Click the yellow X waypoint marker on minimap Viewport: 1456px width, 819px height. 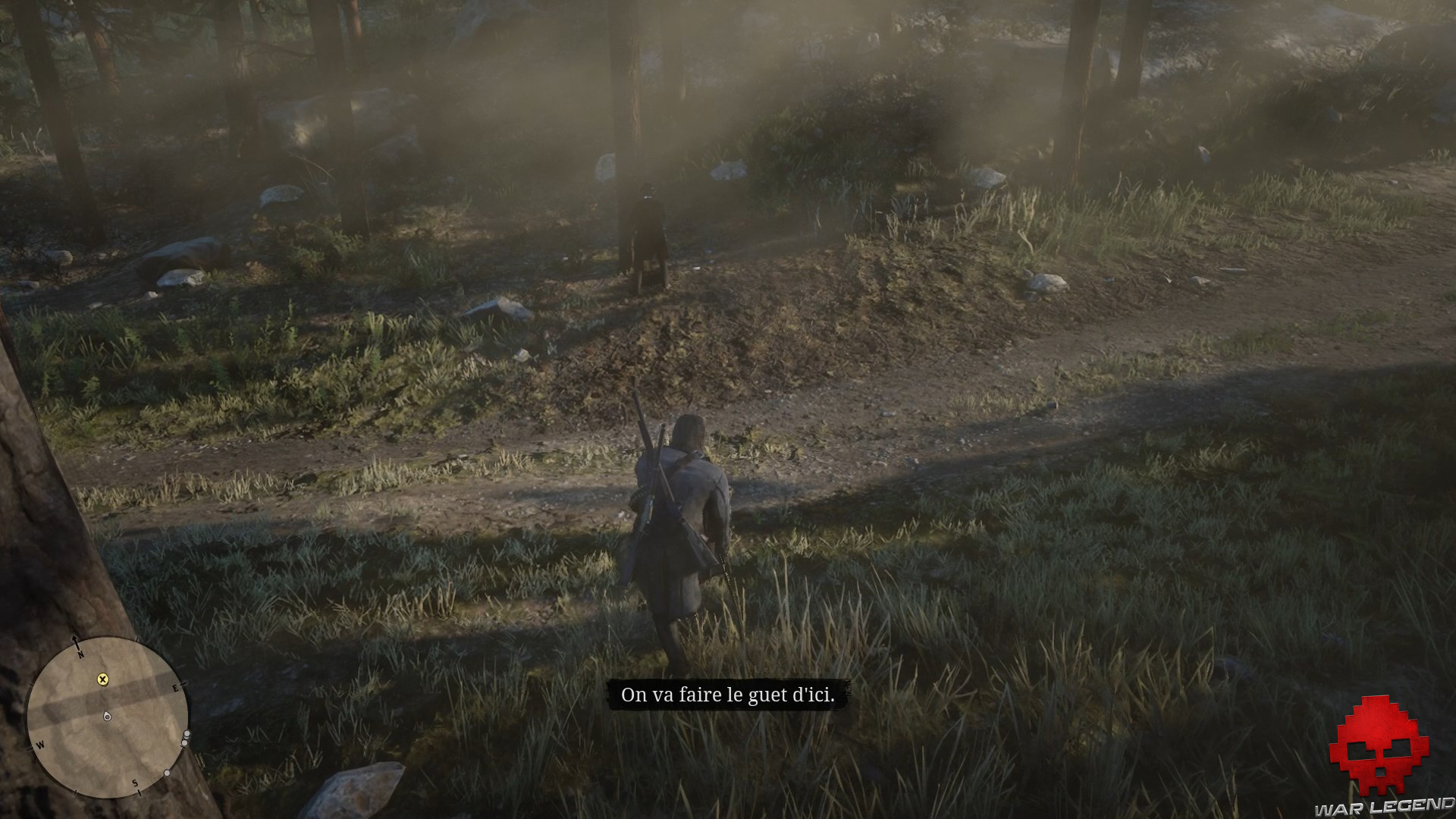pyautogui.click(x=102, y=679)
